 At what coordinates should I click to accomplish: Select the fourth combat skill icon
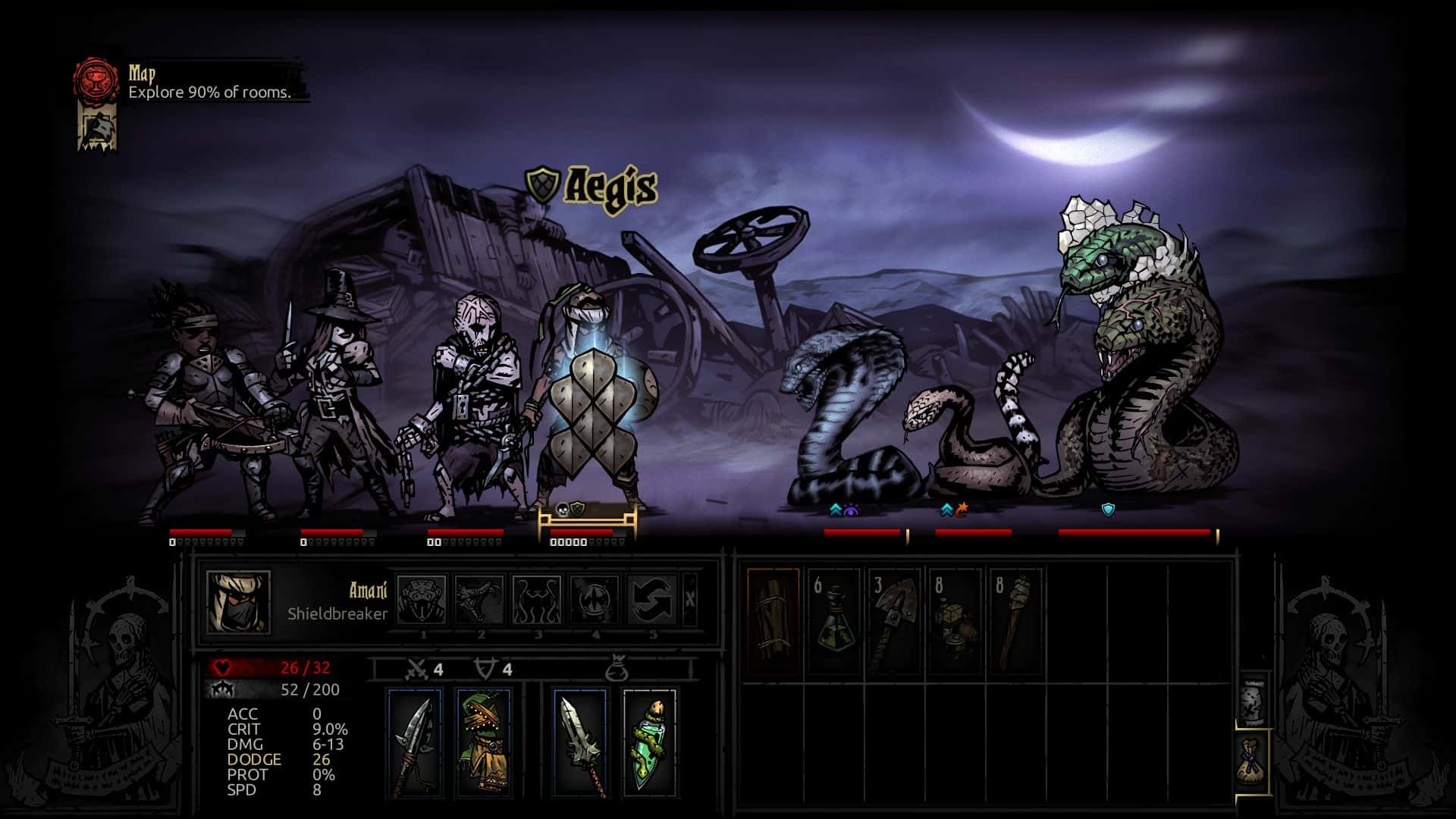(595, 600)
